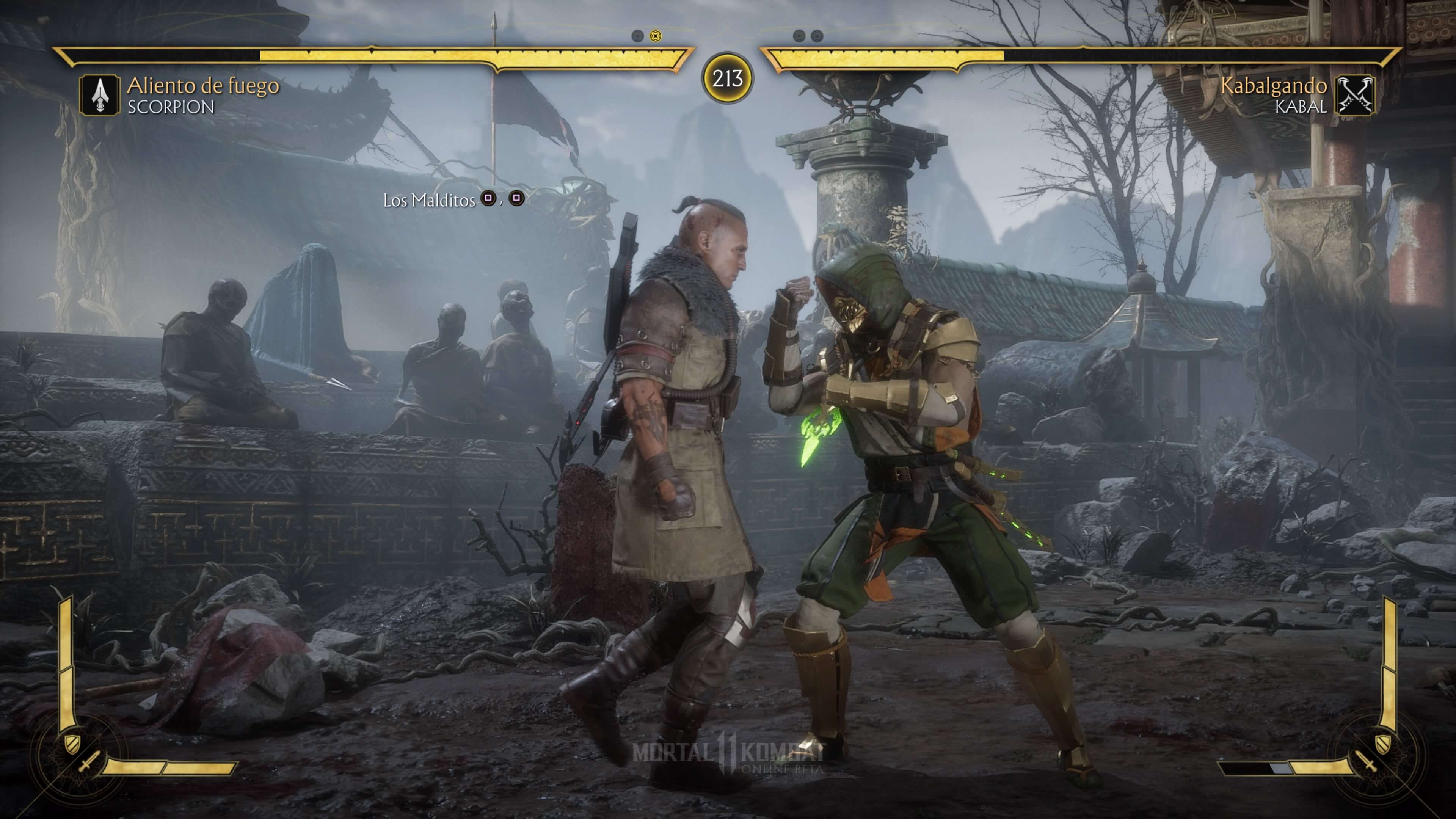
Task: Select Kabal's crossed hook swords icon
Action: (1355, 95)
